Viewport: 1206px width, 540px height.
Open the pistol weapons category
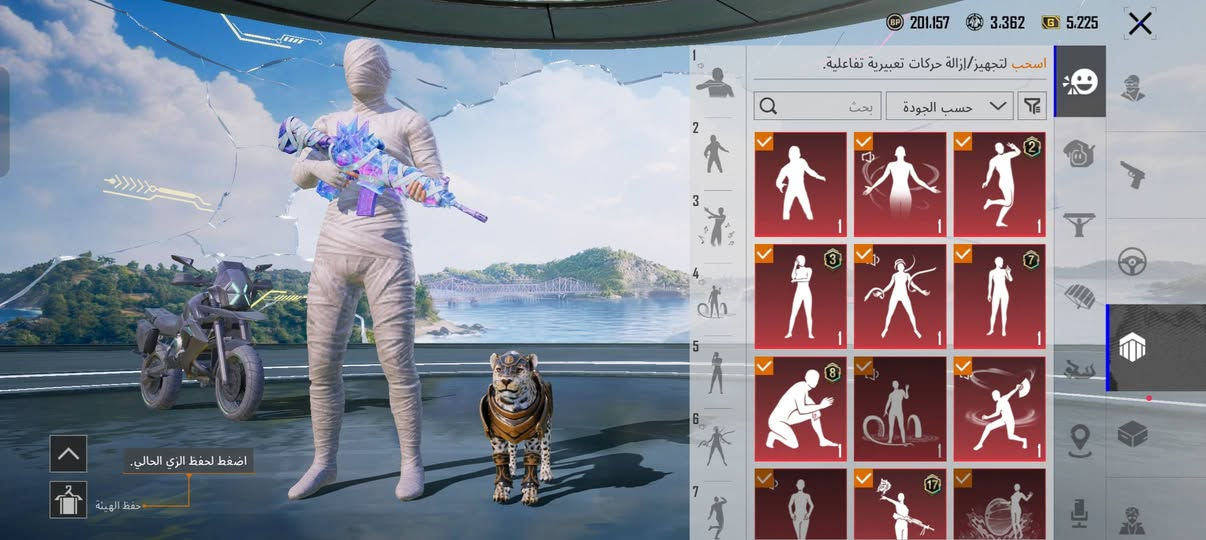[1133, 174]
